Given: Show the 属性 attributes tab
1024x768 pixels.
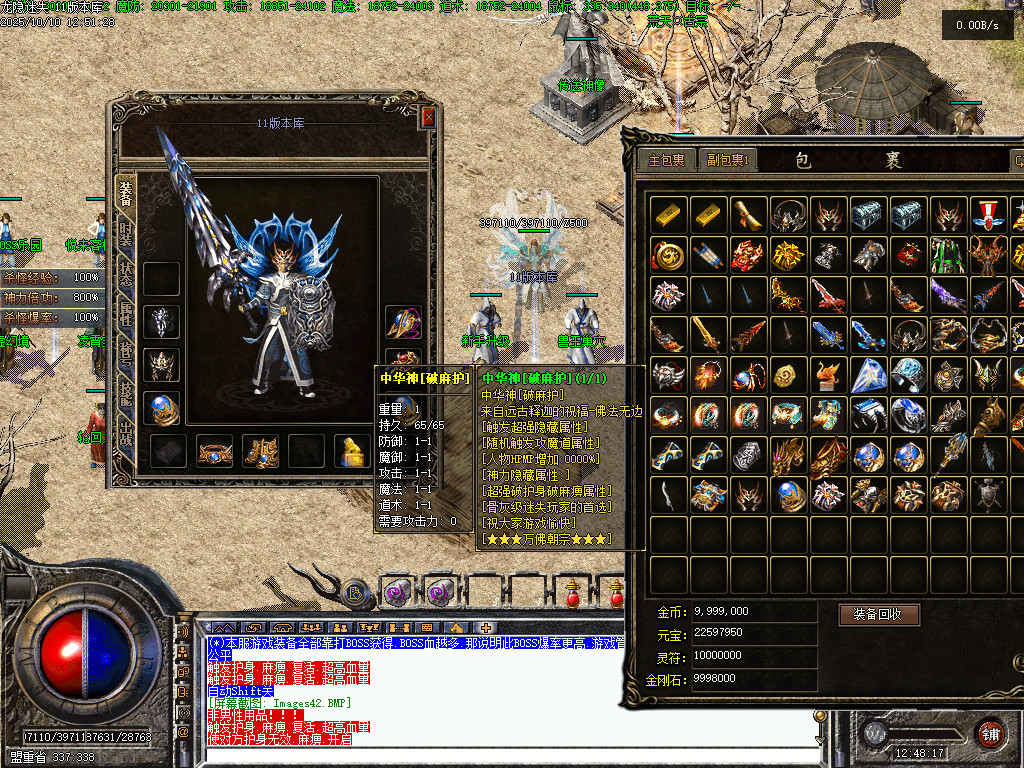Looking at the screenshot, I should [x=126, y=319].
